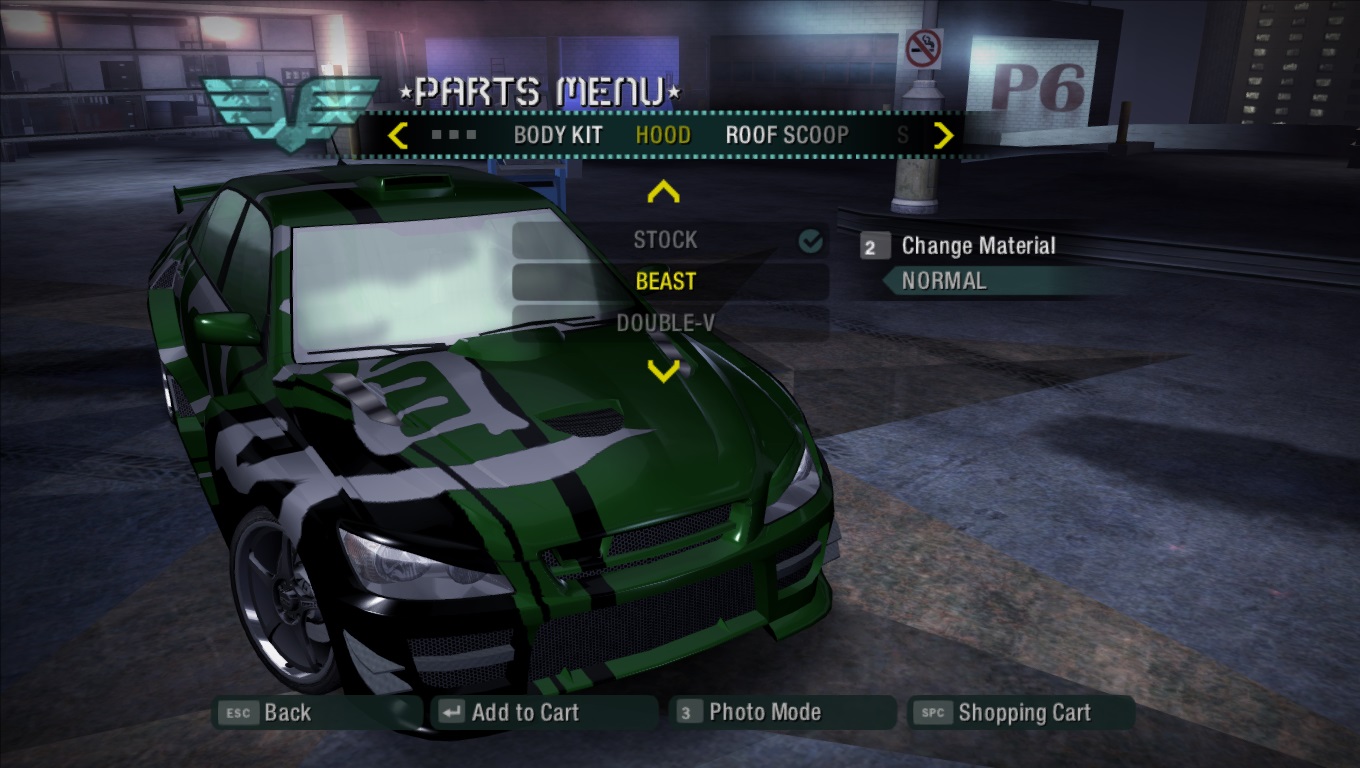This screenshot has height=768, width=1360.
Task: Click the left yellow category arrow
Action: pyautogui.click(x=397, y=135)
